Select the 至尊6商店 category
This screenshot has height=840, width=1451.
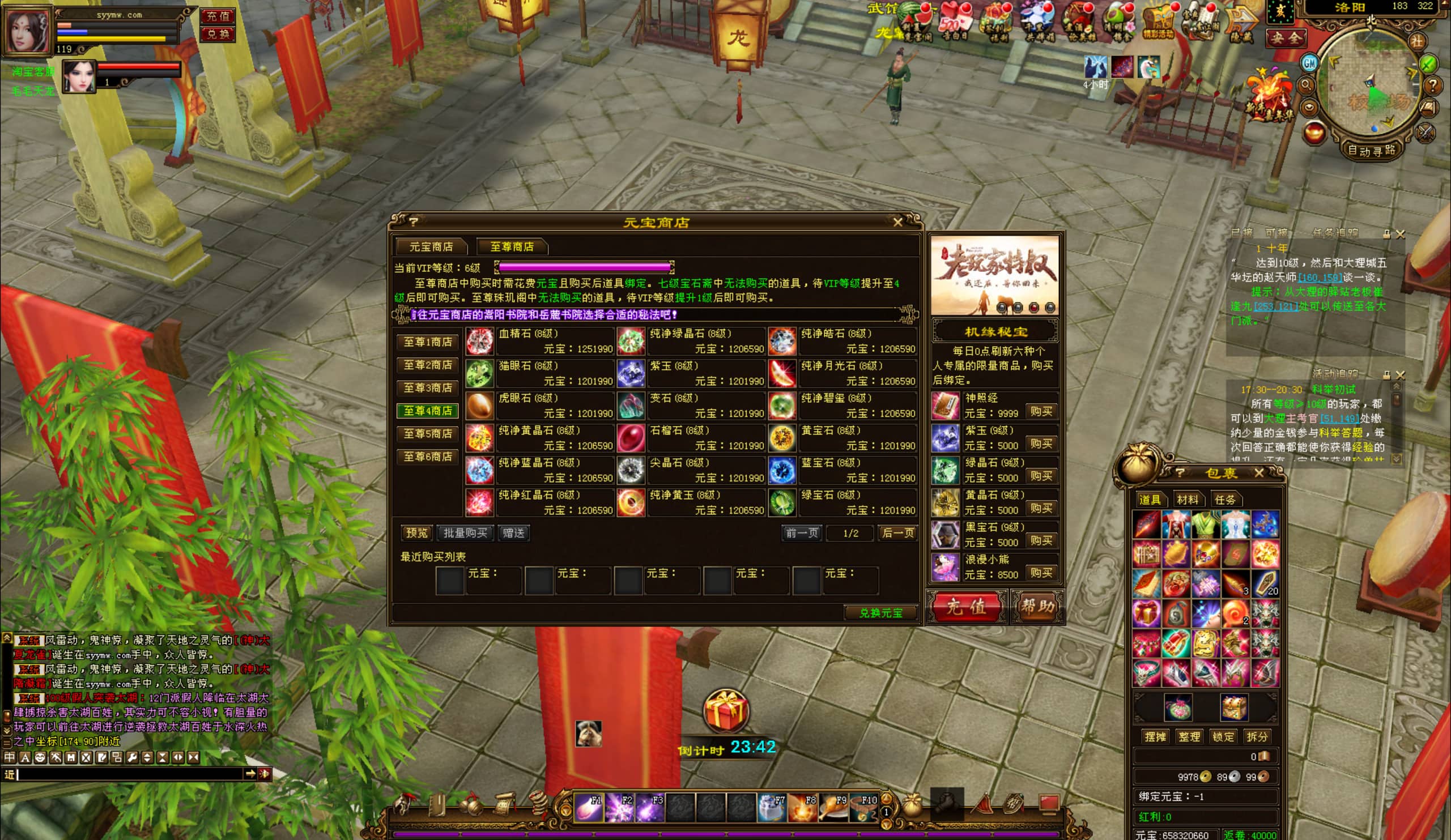pos(427,457)
